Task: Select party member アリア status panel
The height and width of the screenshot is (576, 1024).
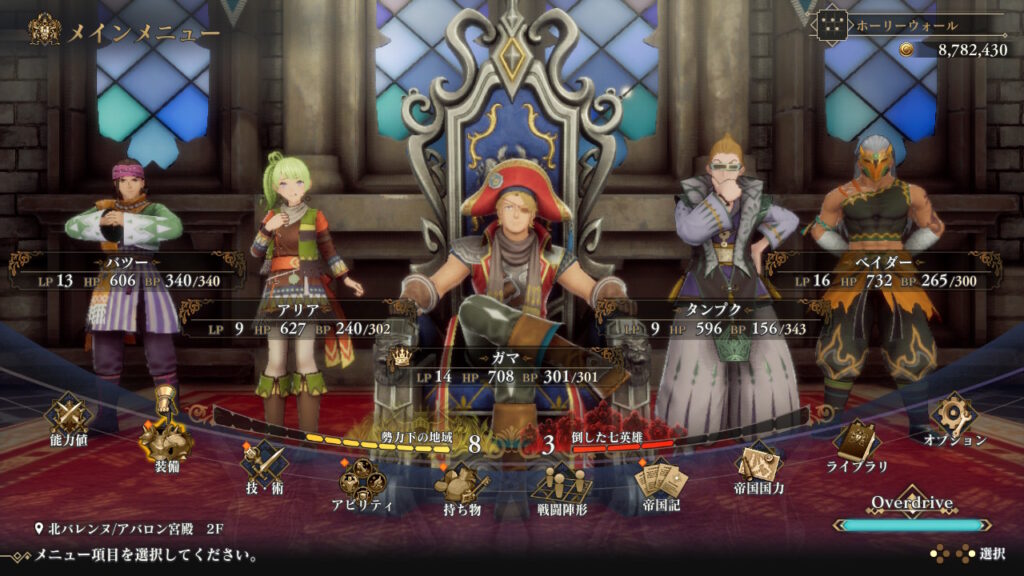Action: [297, 319]
